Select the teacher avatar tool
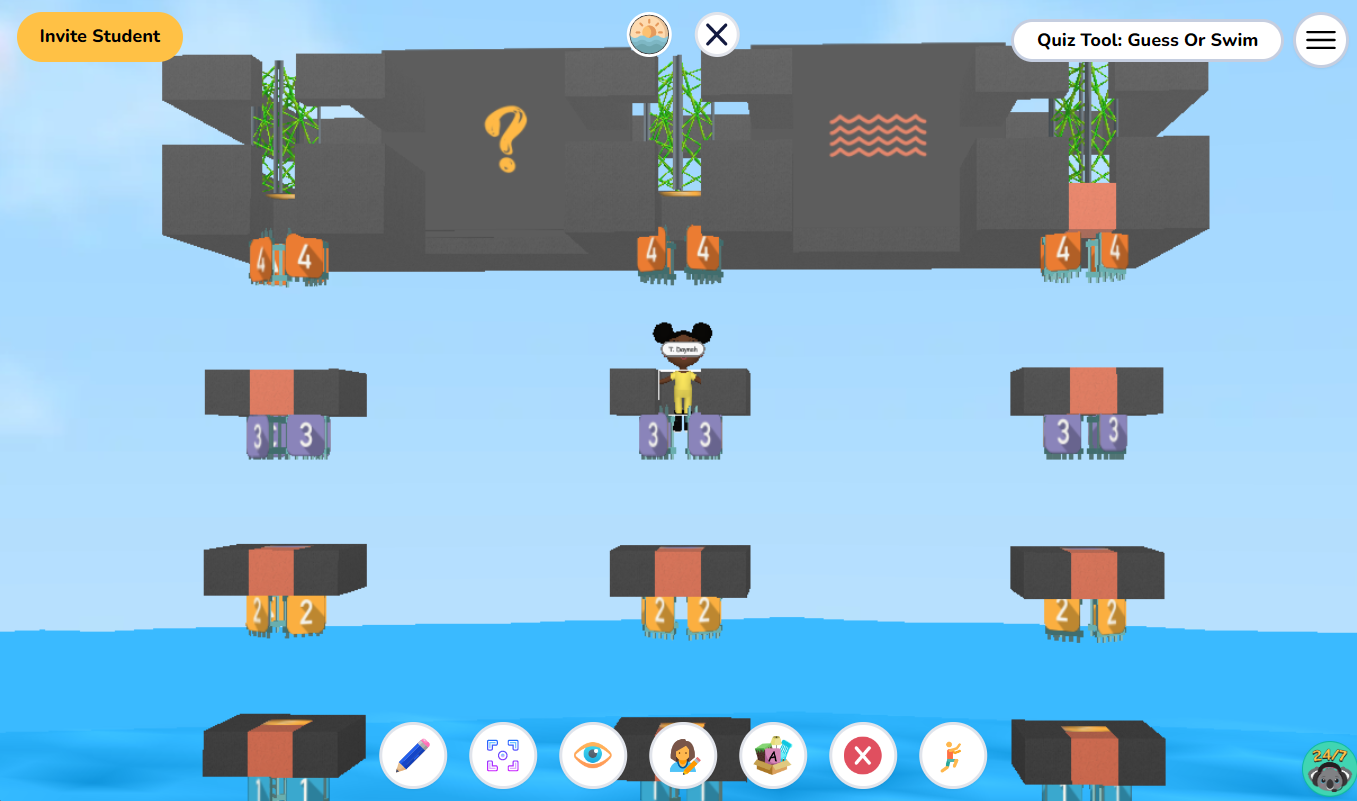The height and width of the screenshot is (801, 1357). tap(683, 755)
